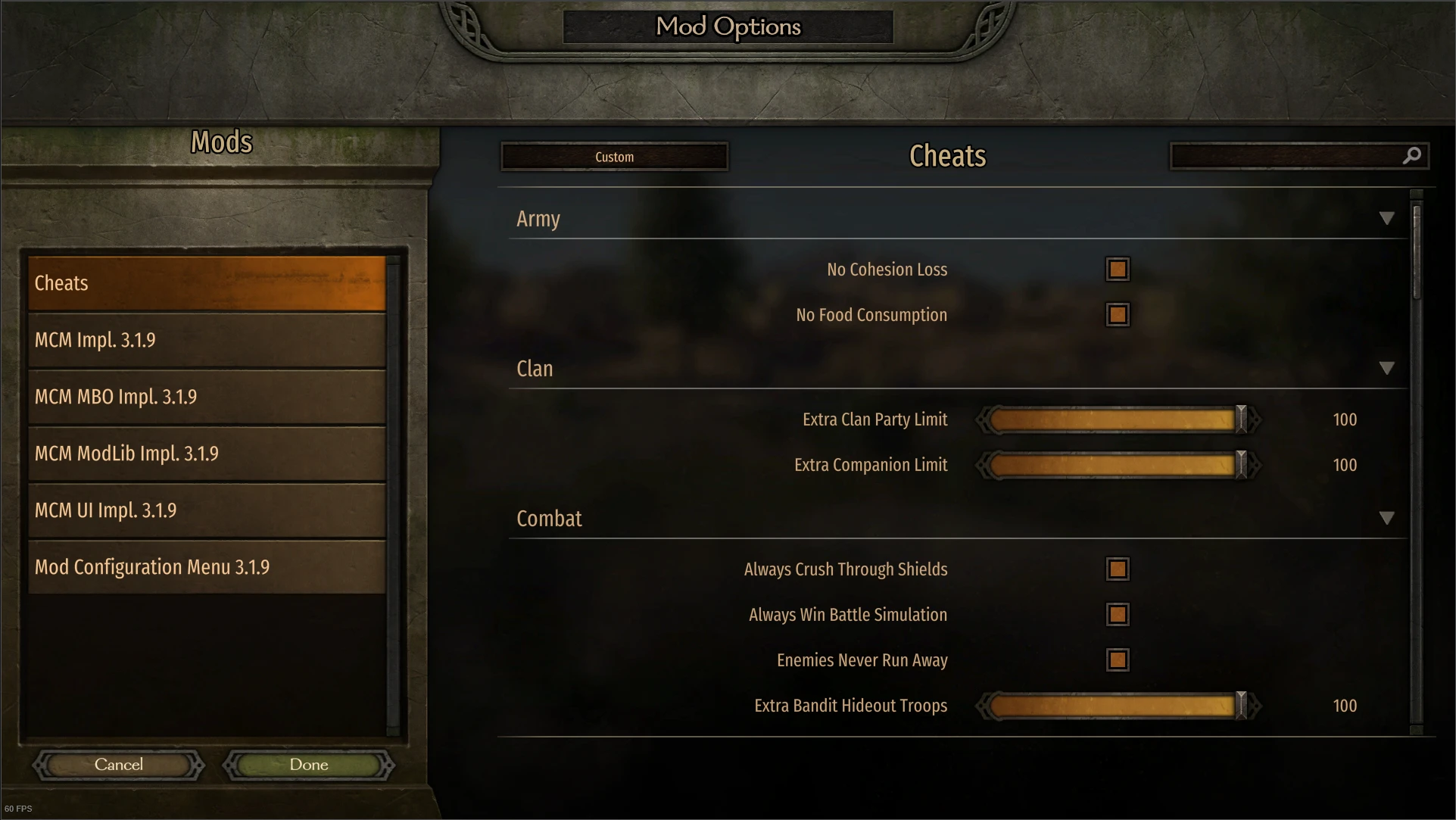This screenshot has width=1456, height=820.
Task: Click inside the search text field
Action: point(1287,155)
